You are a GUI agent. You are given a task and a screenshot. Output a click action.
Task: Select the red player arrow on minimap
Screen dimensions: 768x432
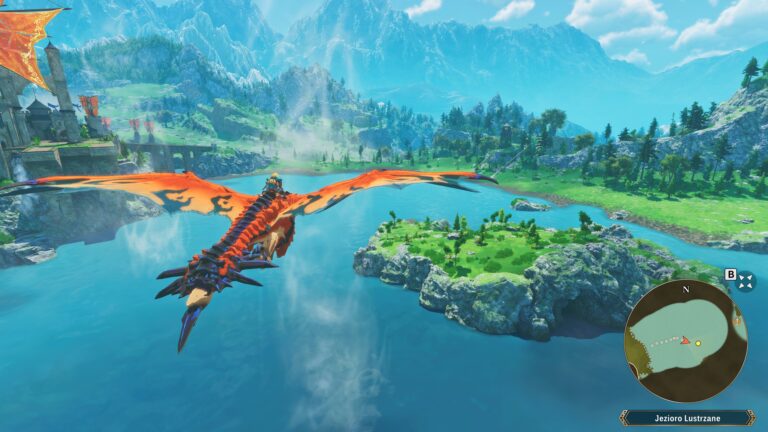pyautogui.click(x=685, y=341)
